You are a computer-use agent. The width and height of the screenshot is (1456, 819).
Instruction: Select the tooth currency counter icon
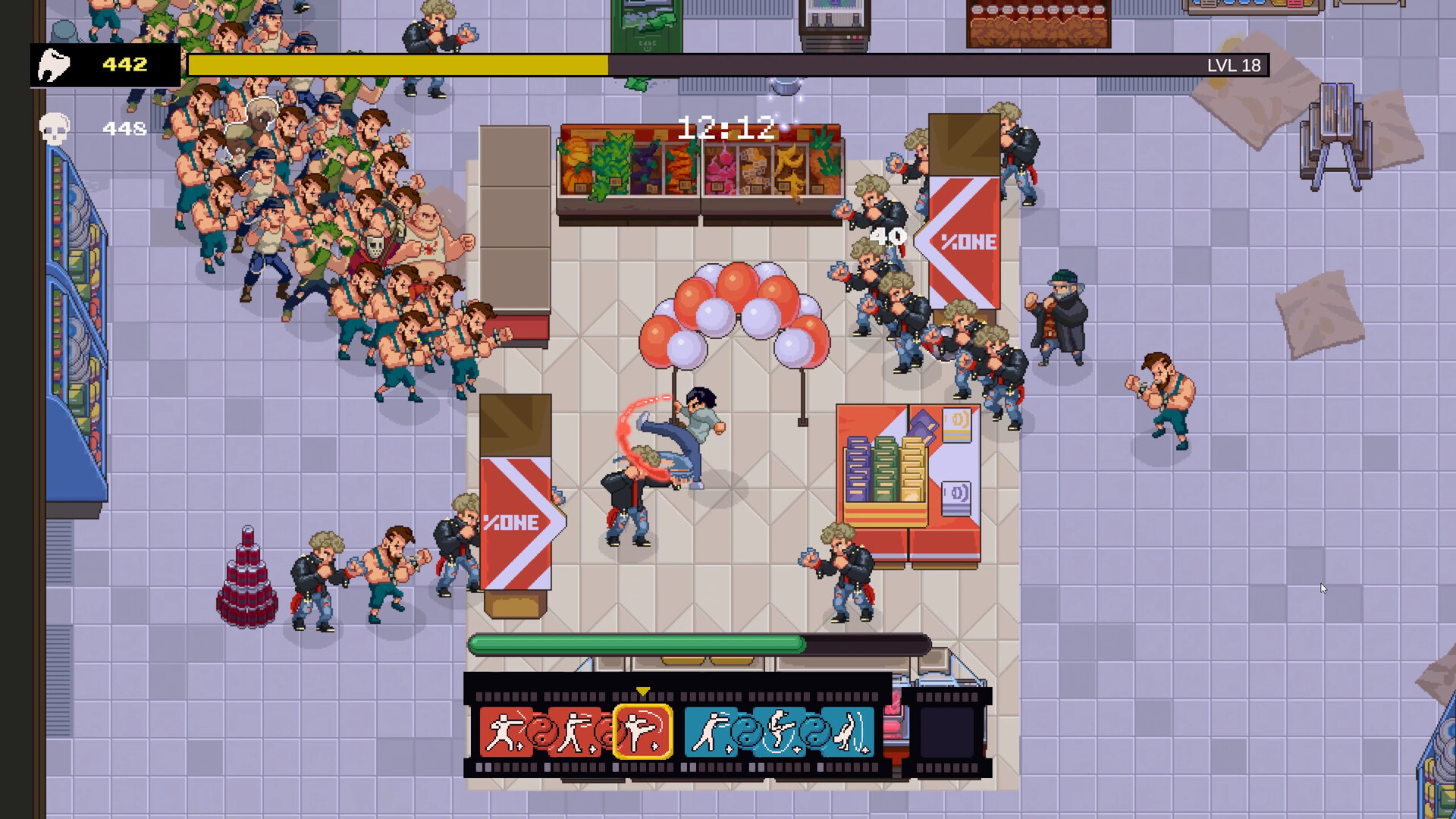click(x=53, y=66)
